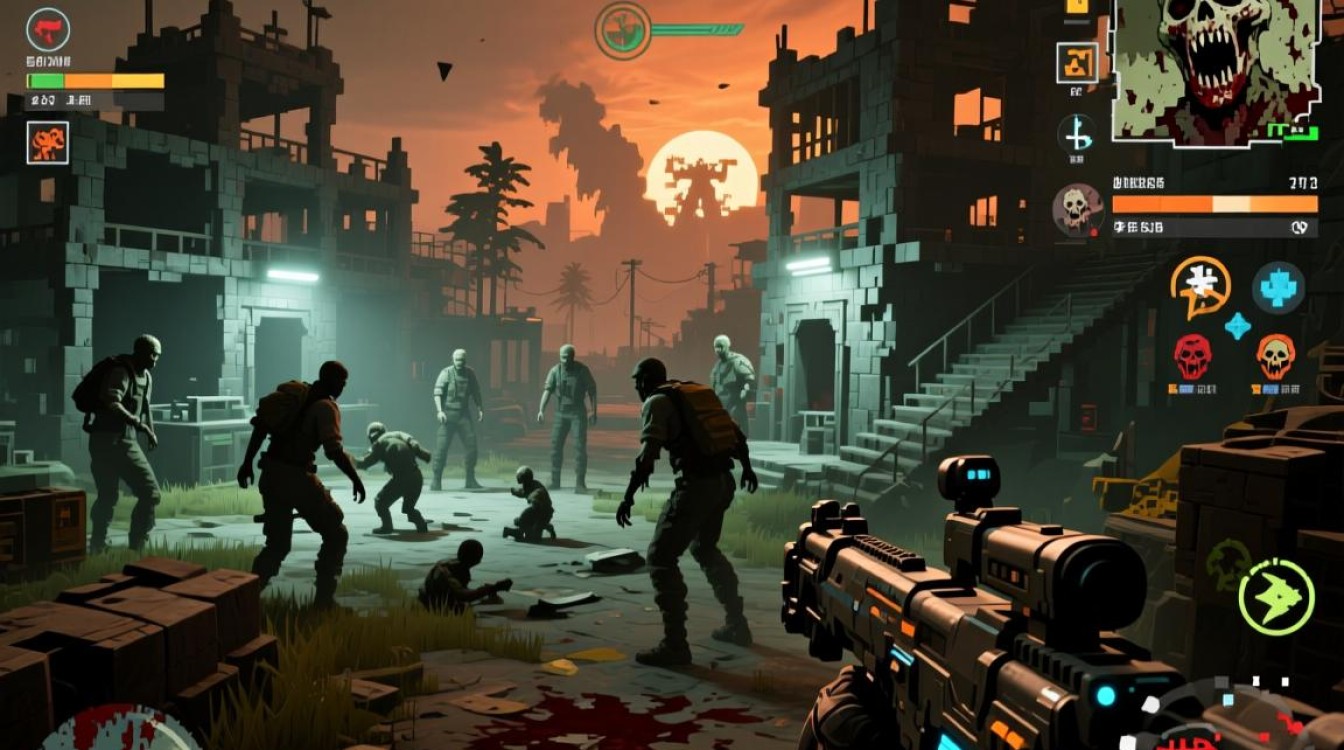Select the orange maze-pattern square icon
Viewport: 1344px width, 750px height.
(1077, 63)
